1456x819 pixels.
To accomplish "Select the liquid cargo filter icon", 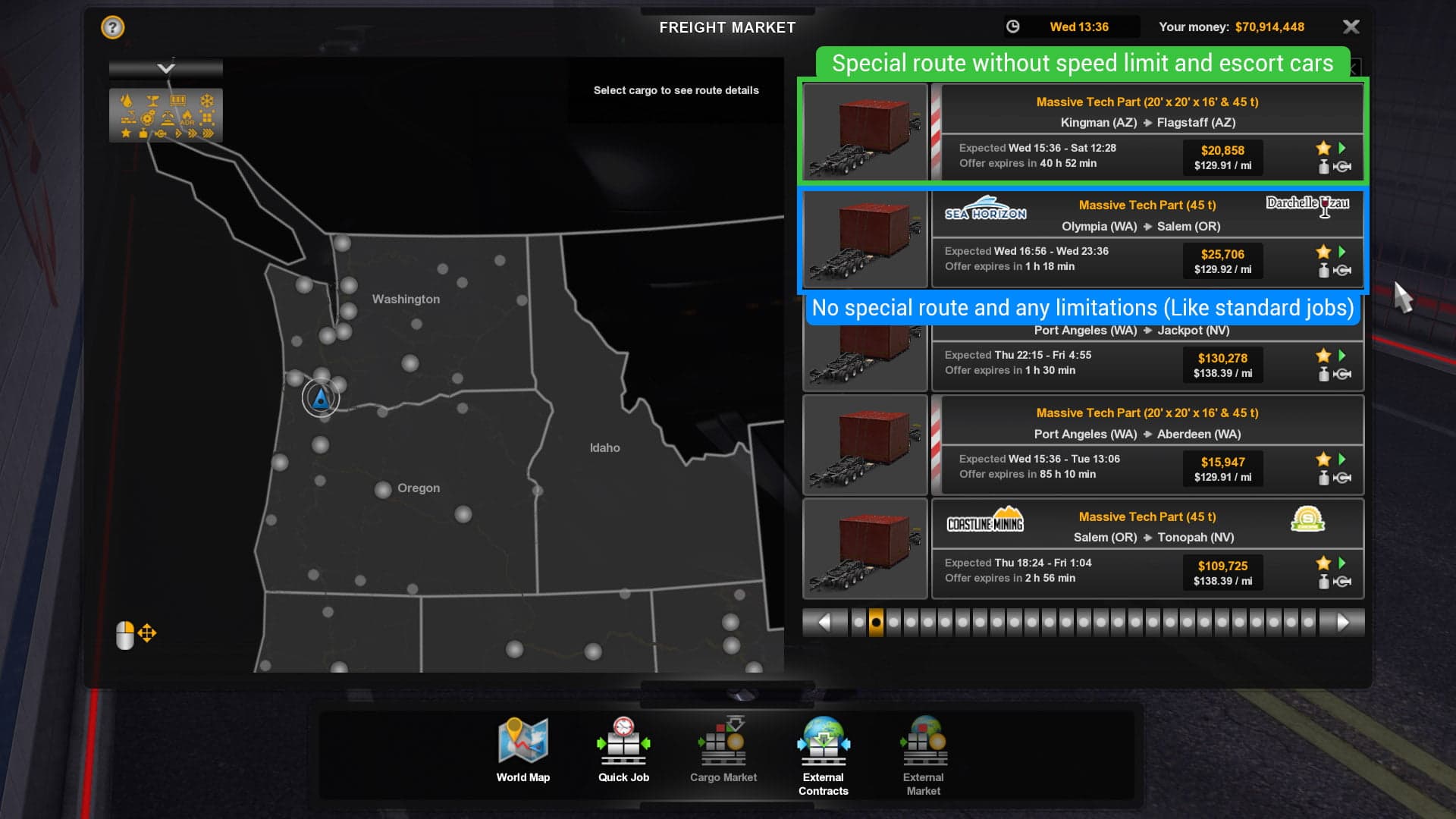I will (127, 100).
